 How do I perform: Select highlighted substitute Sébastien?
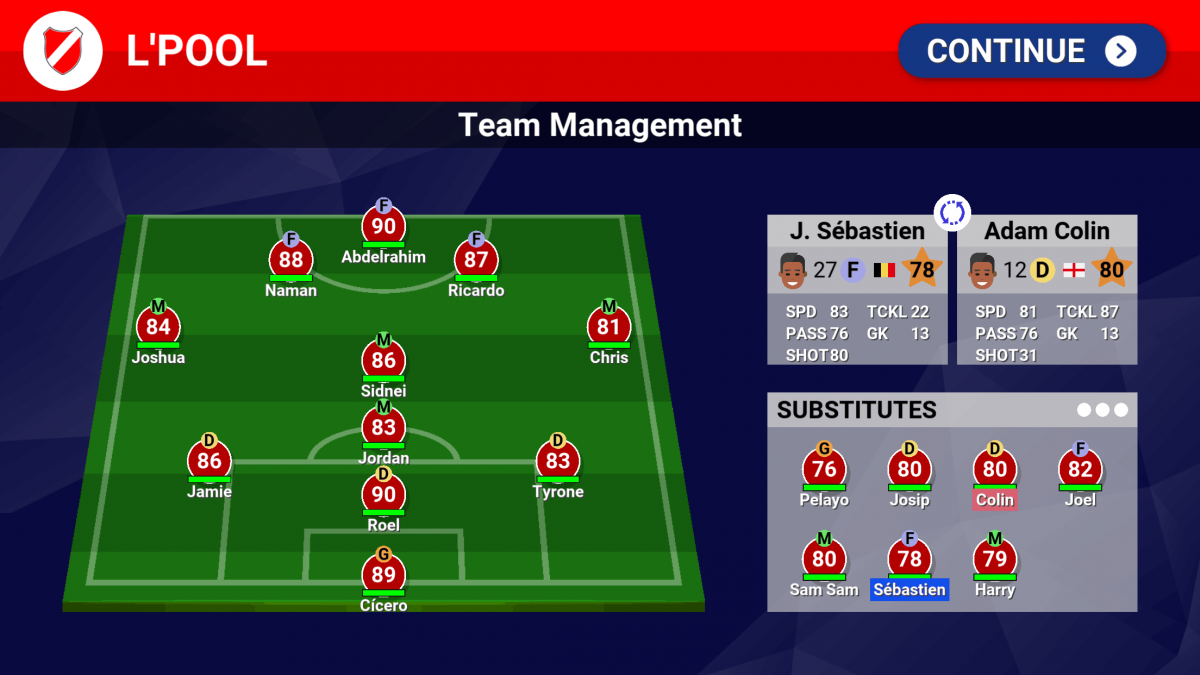tap(909, 560)
